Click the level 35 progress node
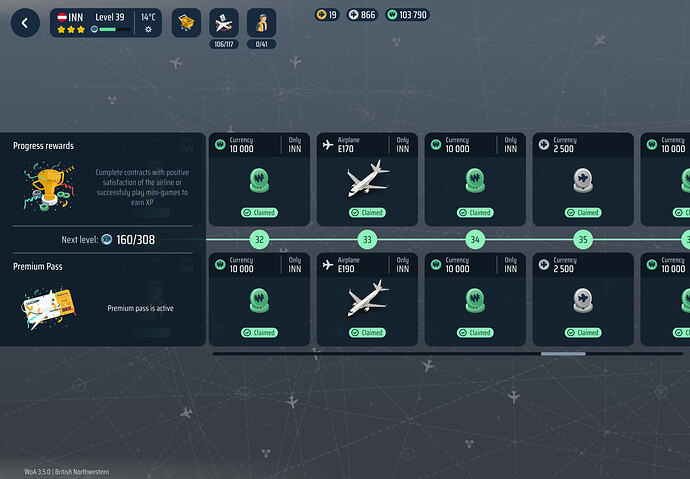Viewport: 690px width, 479px height. click(583, 240)
